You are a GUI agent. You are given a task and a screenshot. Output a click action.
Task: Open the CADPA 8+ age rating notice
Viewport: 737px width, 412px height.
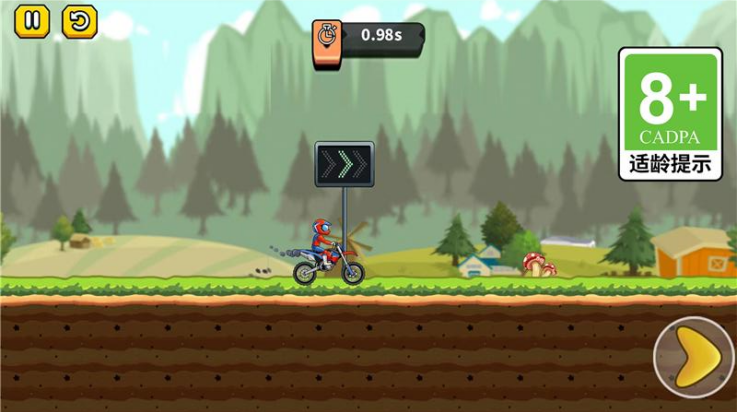click(669, 114)
